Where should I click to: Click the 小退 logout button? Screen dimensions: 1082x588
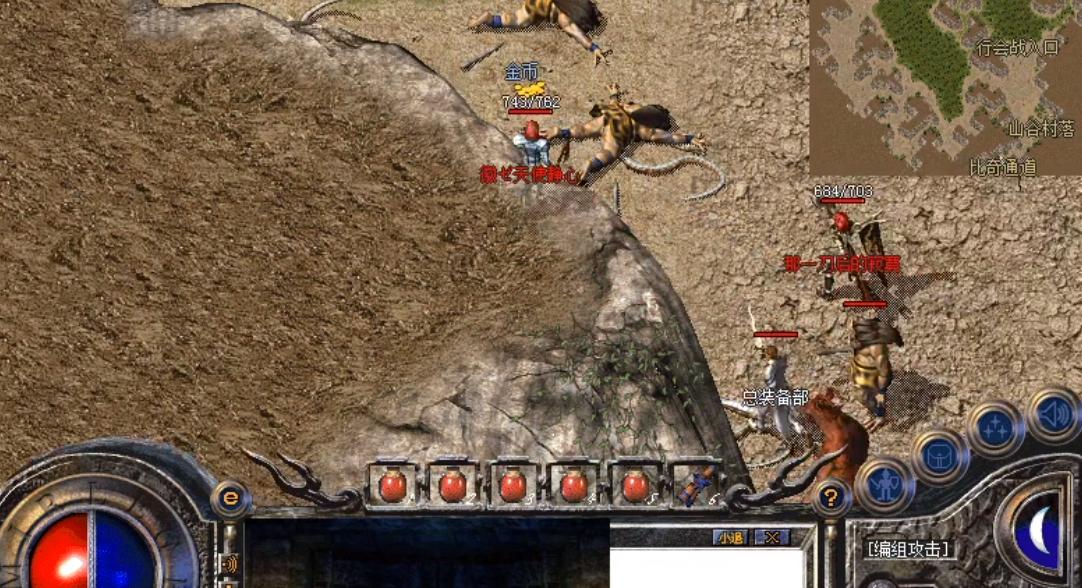(x=730, y=538)
